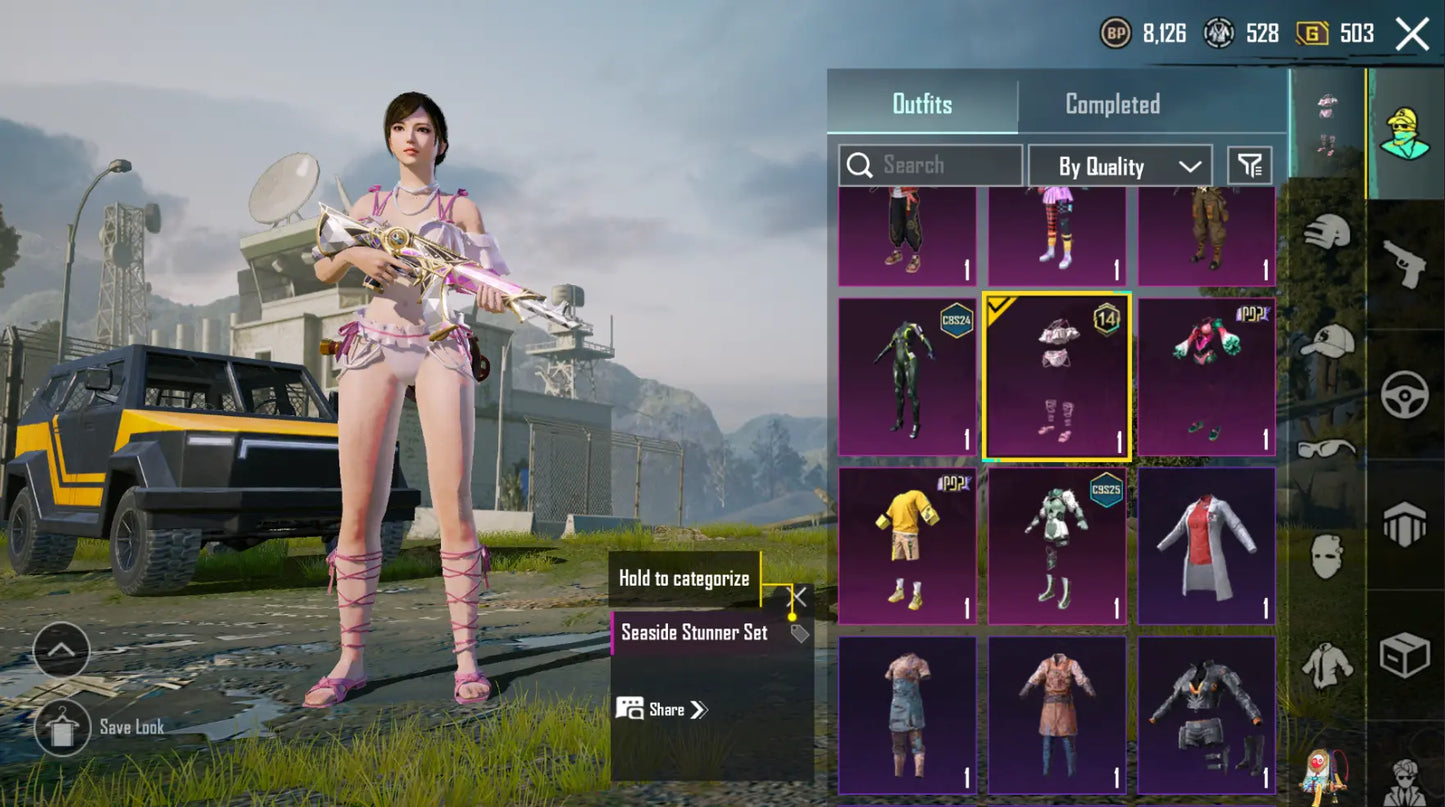Viewport: 1445px width, 807px height.
Task: Select the pink and green gloved outfit
Action: pyautogui.click(x=1206, y=376)
